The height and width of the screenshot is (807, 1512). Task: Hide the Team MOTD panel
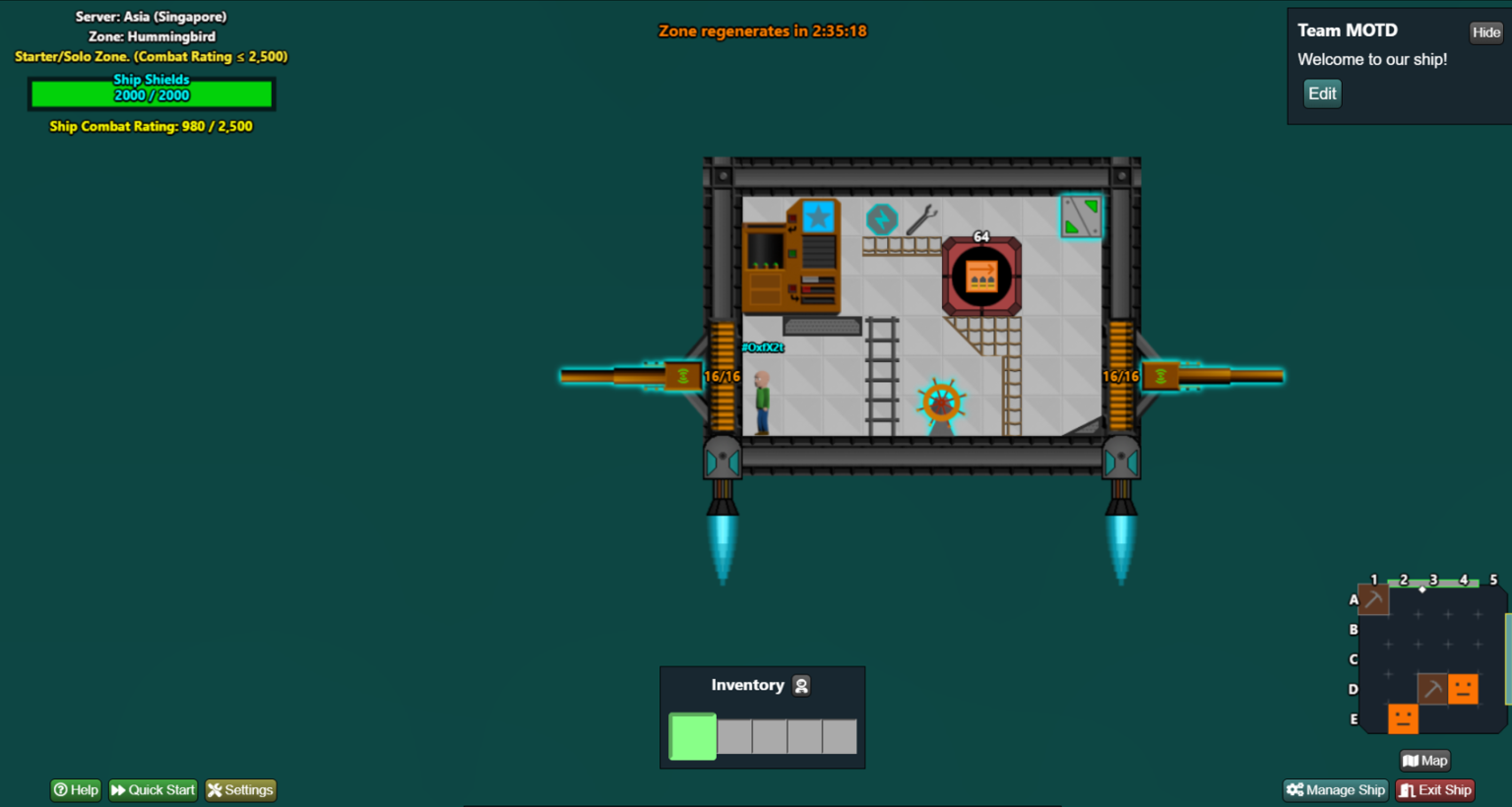1485,32
